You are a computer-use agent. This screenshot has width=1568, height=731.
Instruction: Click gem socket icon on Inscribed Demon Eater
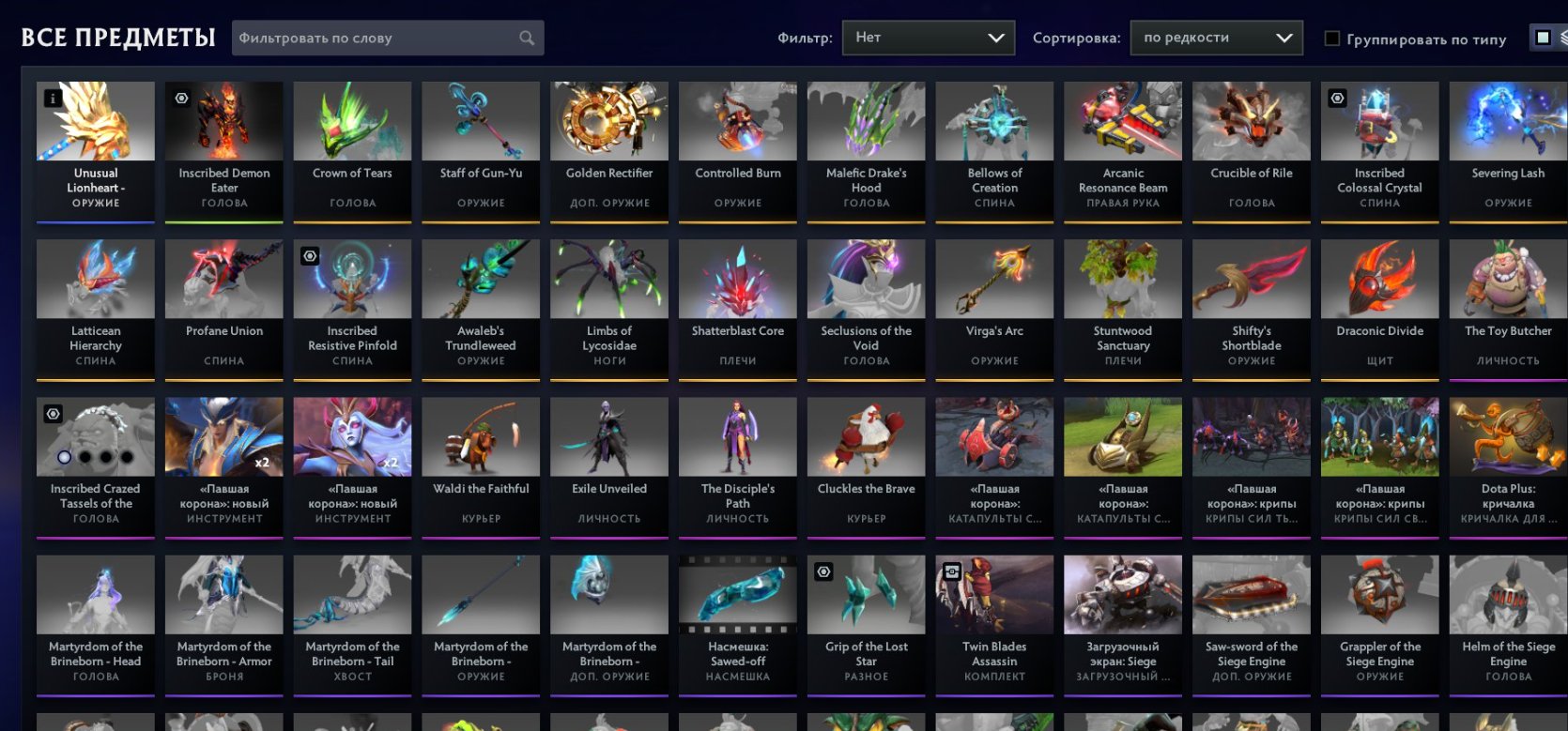(x=181, y=98)
